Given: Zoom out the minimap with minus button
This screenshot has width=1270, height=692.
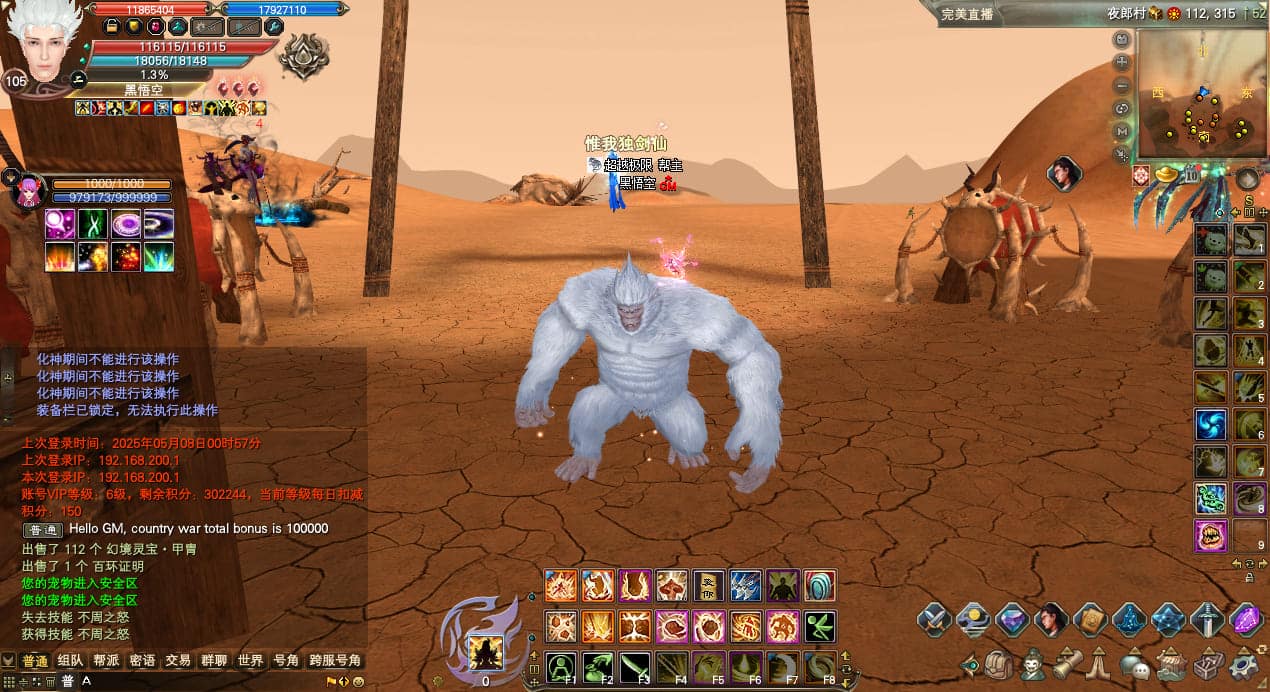Looking at the screenshot, I should coord(1122,85).
